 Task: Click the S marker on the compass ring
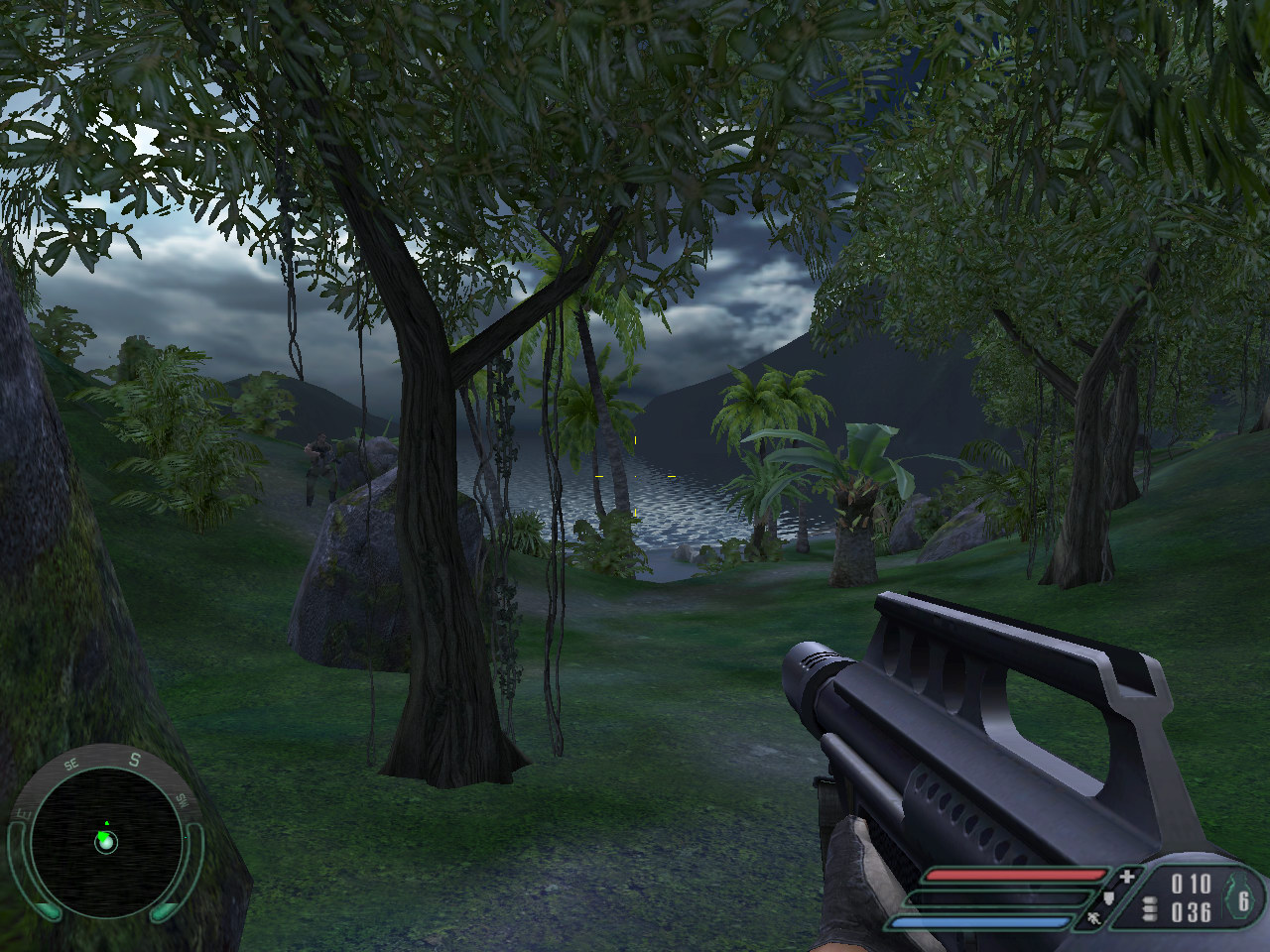click(135, 761)
